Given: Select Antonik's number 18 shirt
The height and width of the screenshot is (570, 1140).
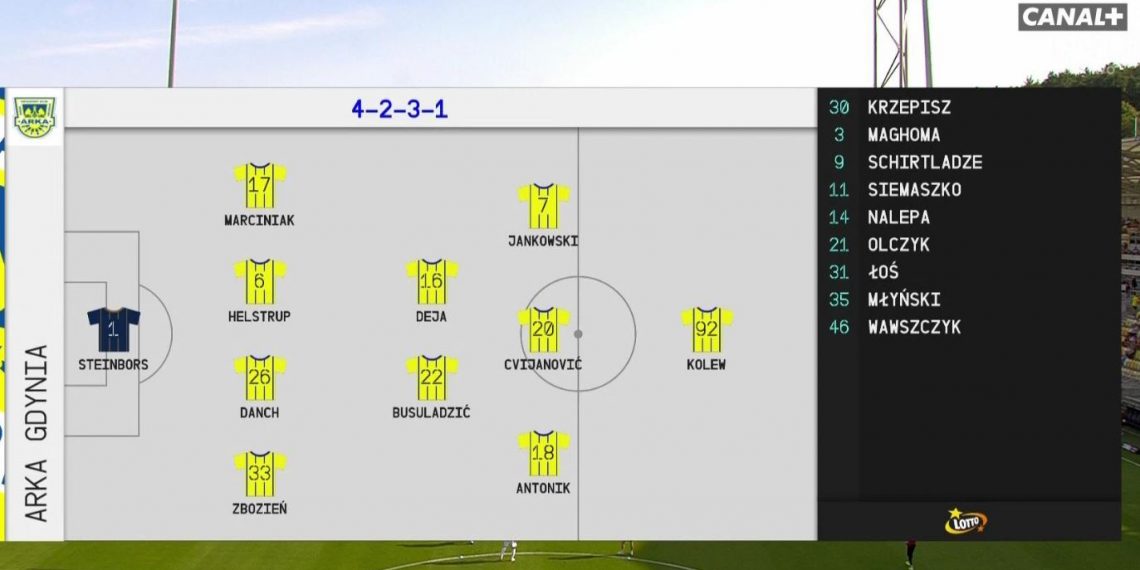Looking at the screenshot, I should [x=543, y=454].
